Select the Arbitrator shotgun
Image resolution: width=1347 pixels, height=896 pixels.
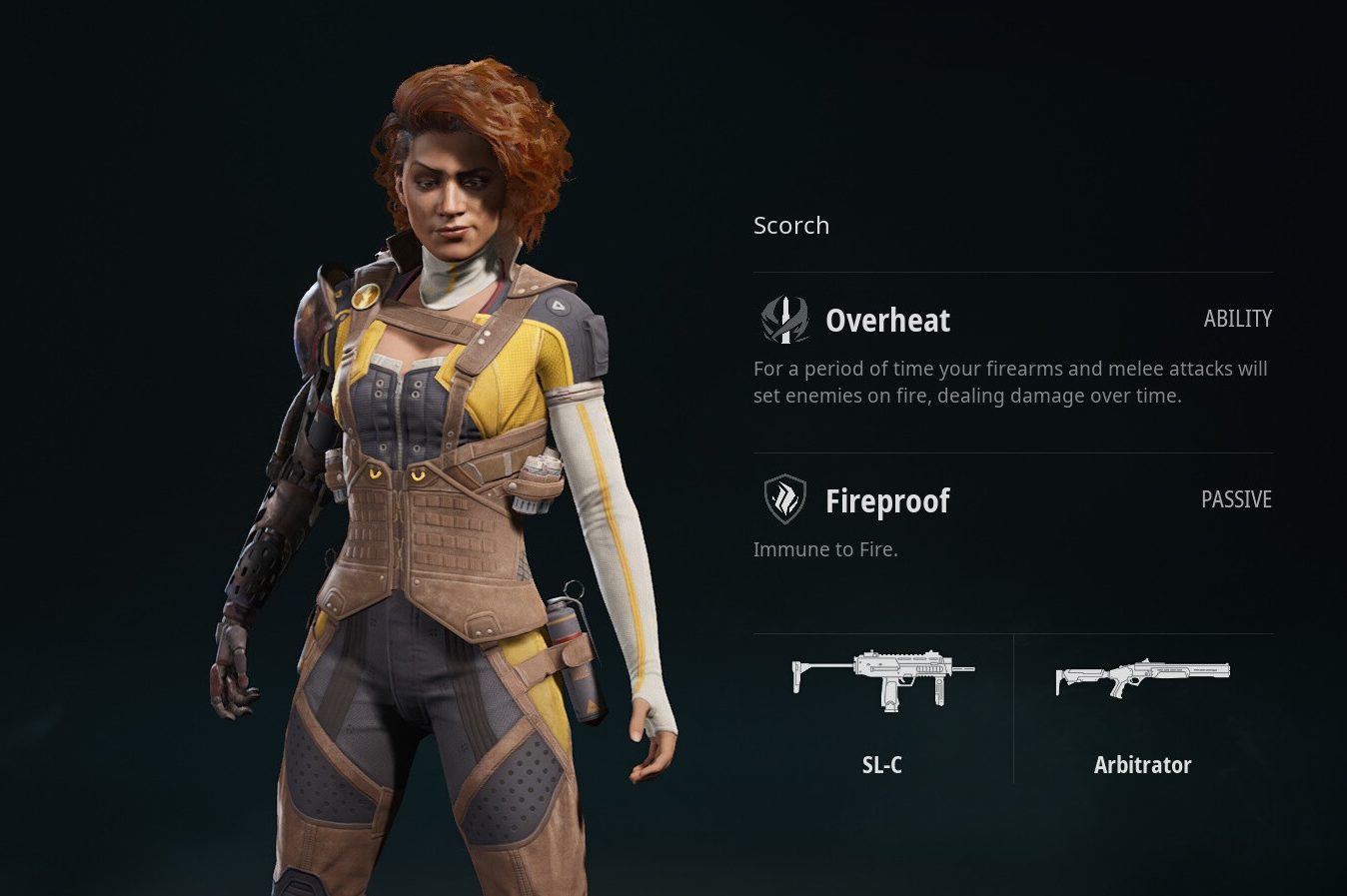point(1142,679)
